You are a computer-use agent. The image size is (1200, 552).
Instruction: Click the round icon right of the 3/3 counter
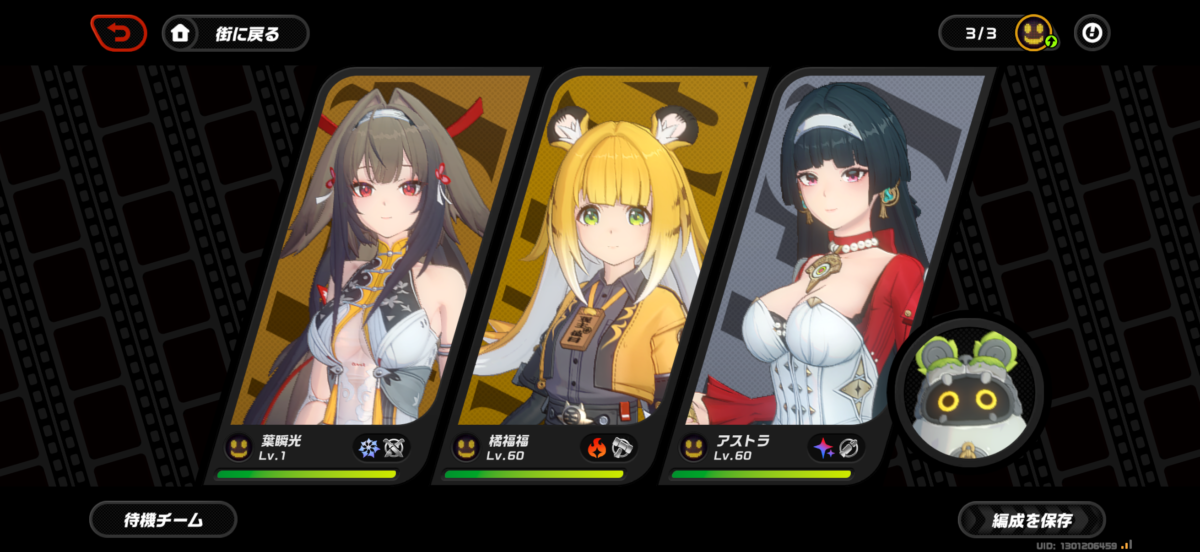click(x=1092, y=33)
